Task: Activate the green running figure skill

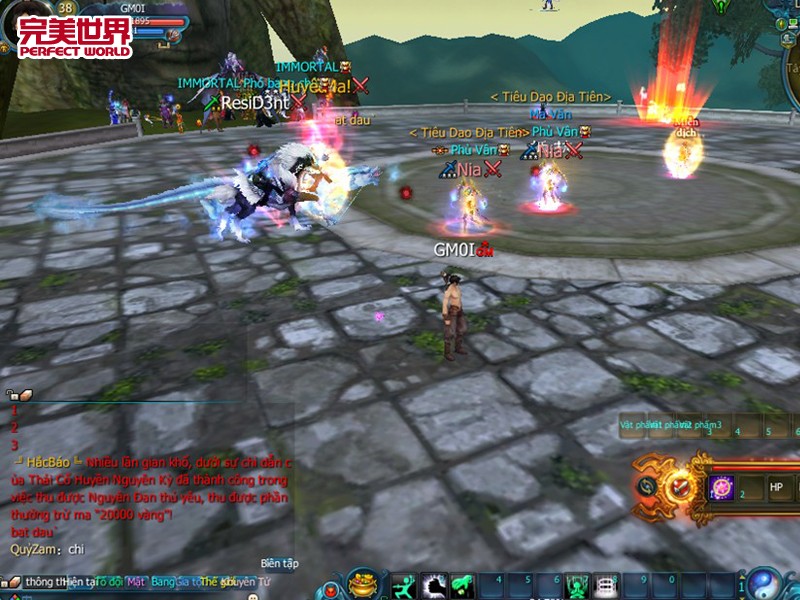Action: 403,584
